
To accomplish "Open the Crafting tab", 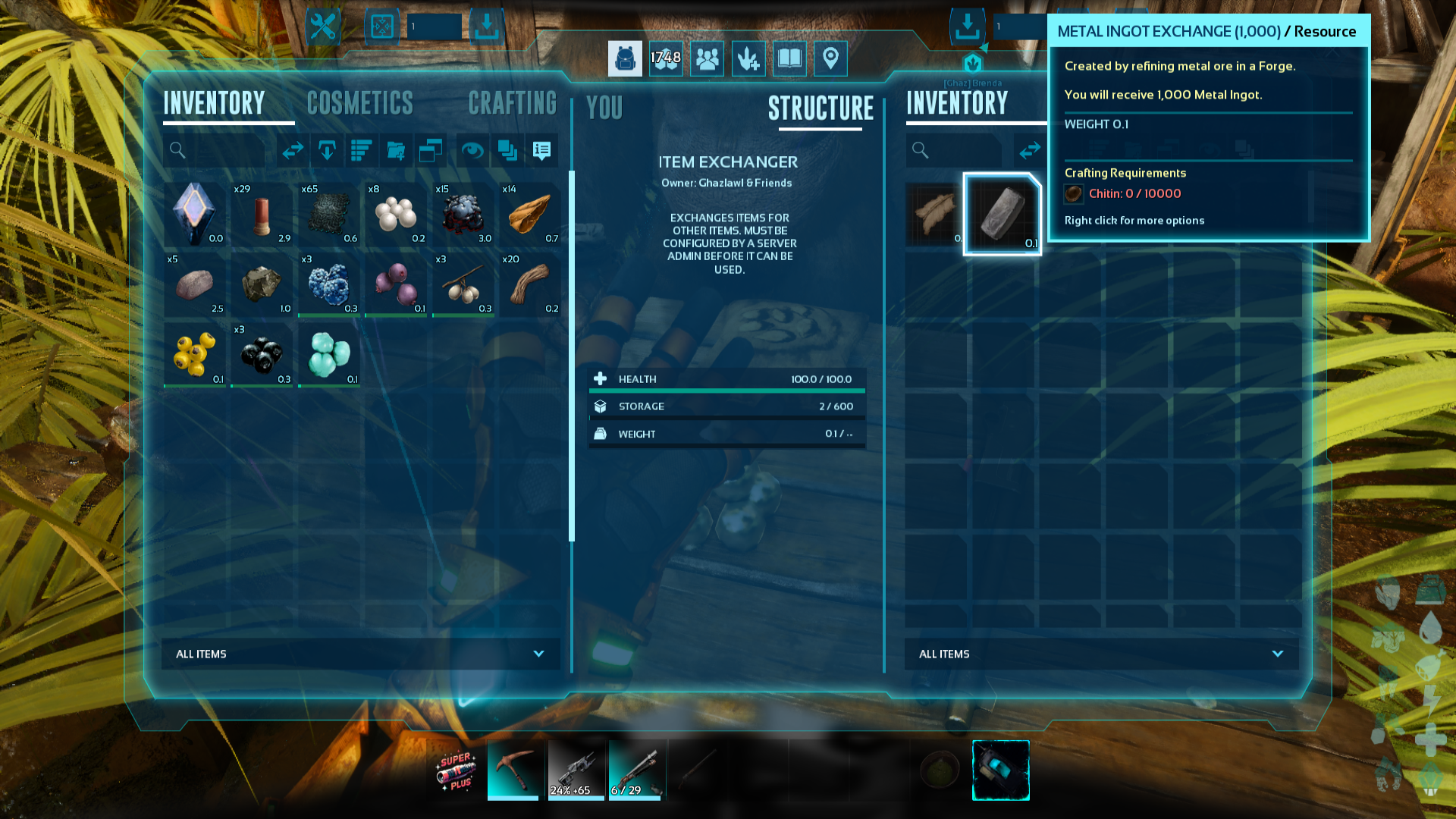I will [x=513, y=103].
